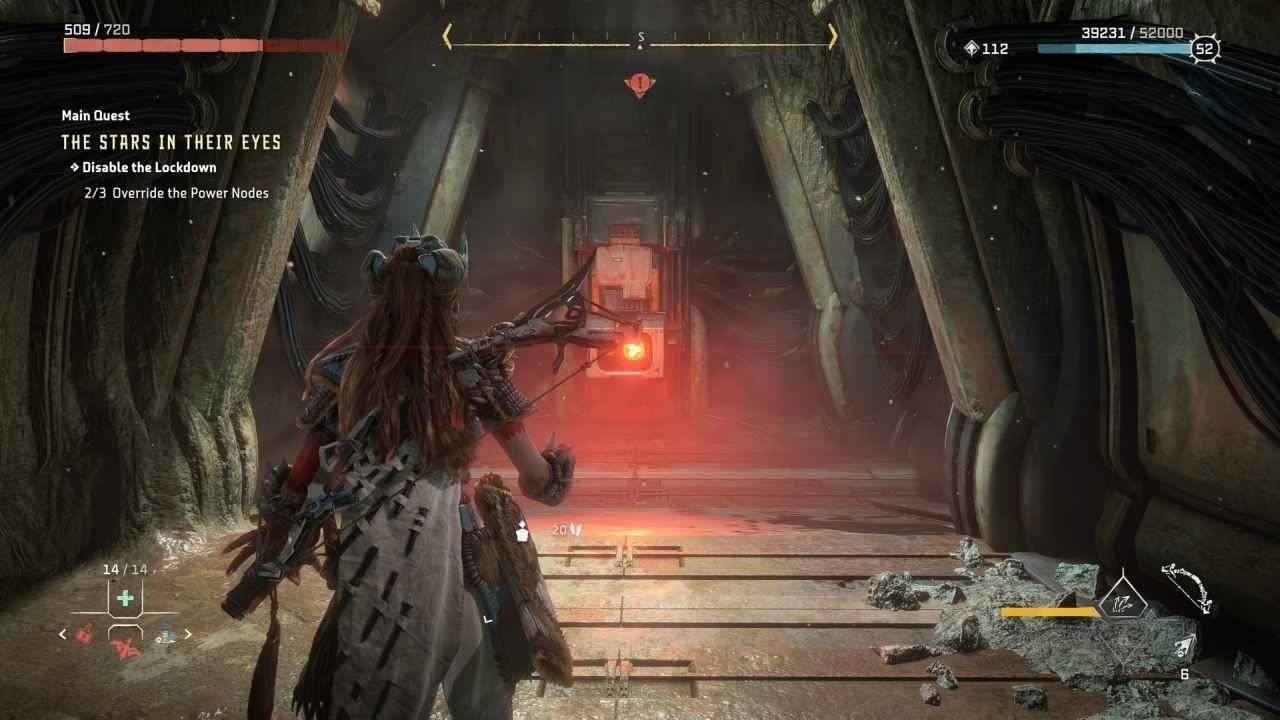1280x720 pixels.
Task: Open the level 52 badge
Action: pos(1205,49)
